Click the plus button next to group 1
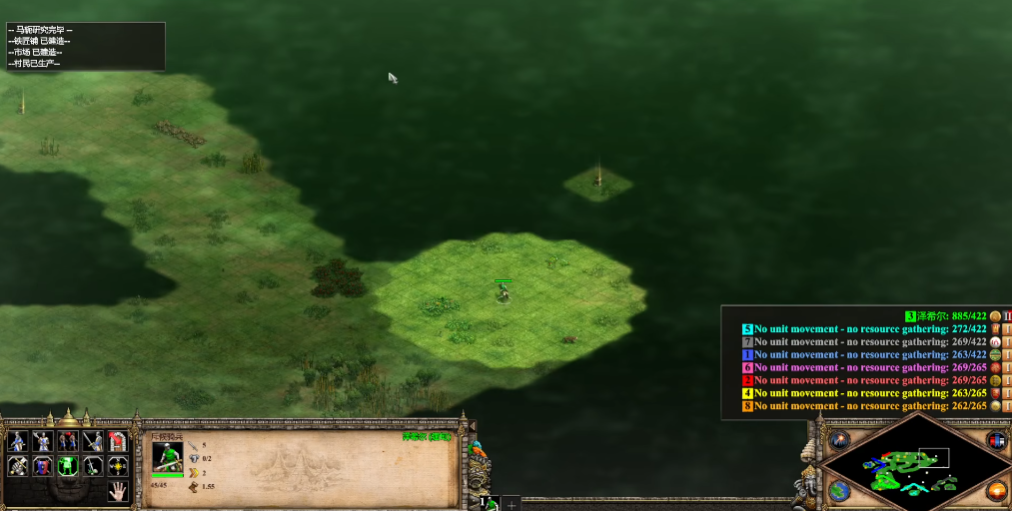Viewport: 1012px width, 511px height. point(510,503)
